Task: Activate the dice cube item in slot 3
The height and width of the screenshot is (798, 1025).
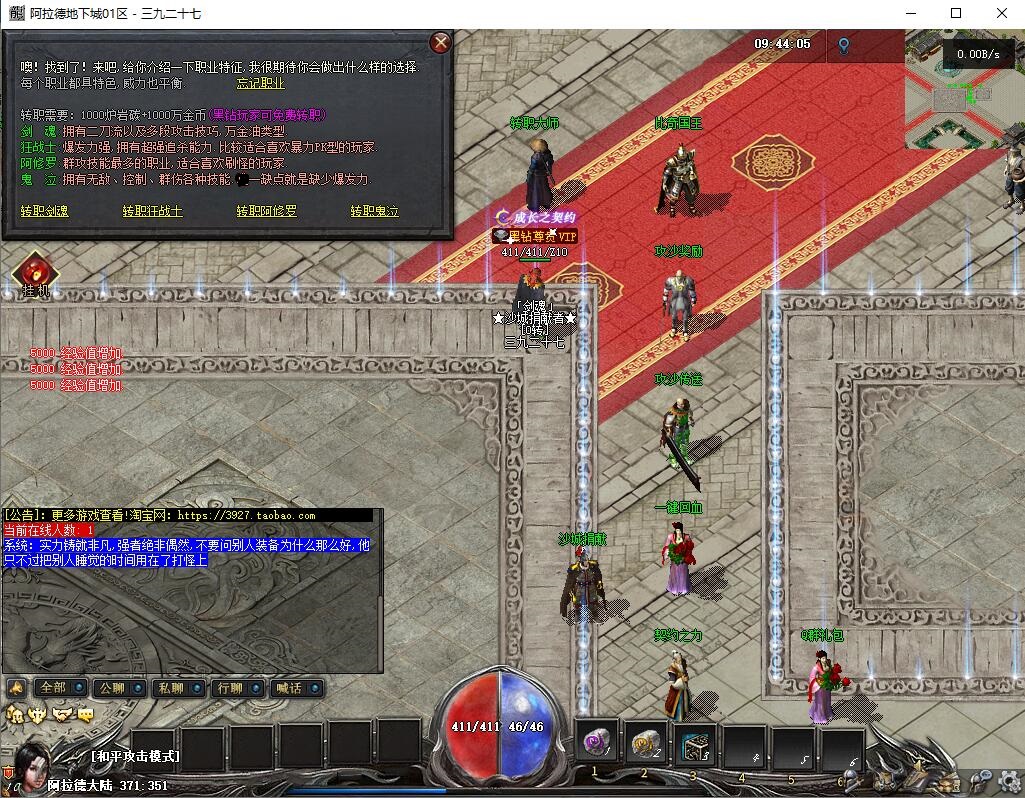Action: [x=694, y=744]
